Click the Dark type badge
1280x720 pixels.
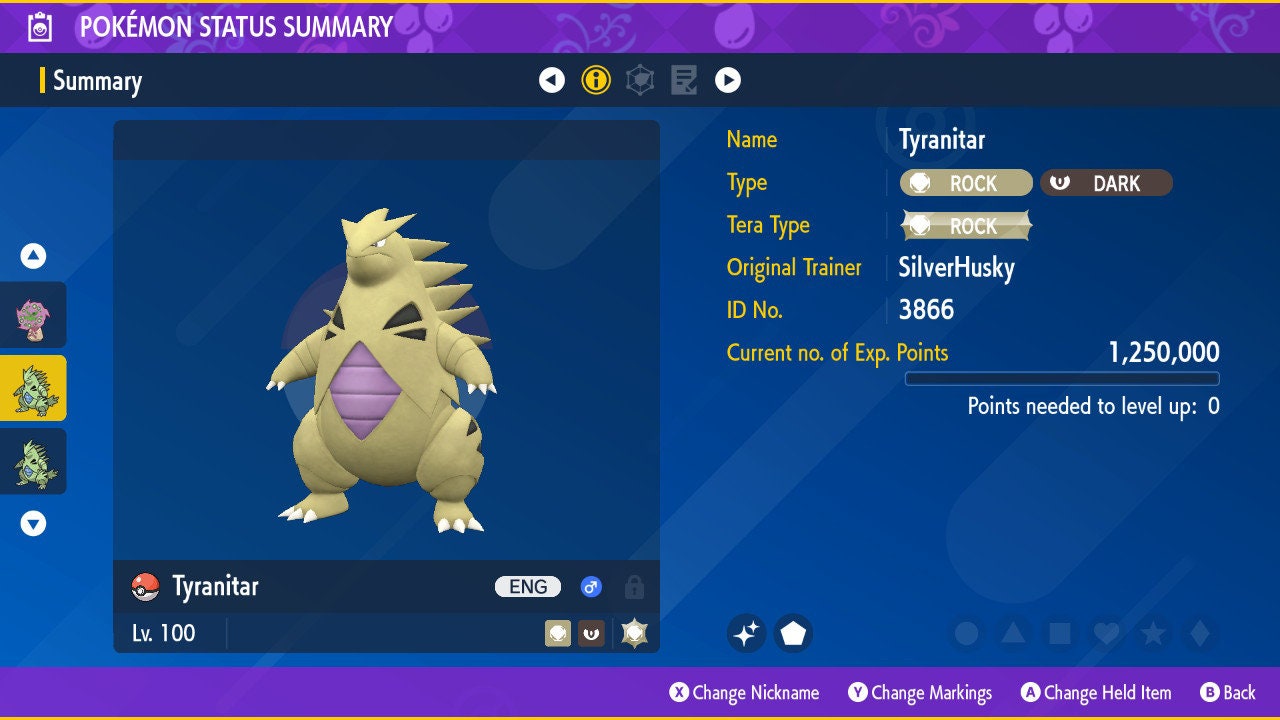pyautogui.click(x=1106, y=183)
